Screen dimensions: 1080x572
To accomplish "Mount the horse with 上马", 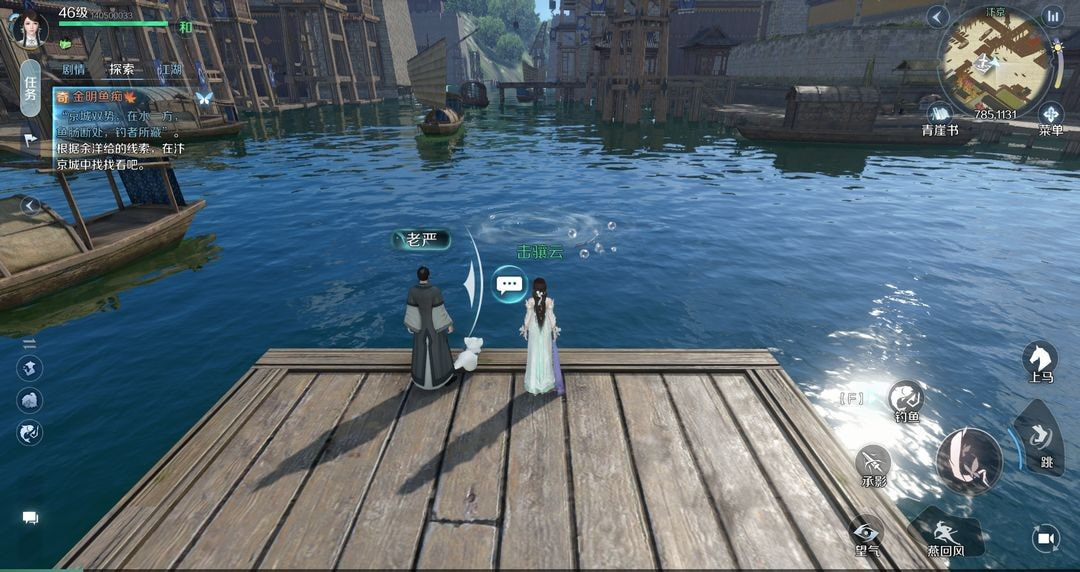I will point(1040,360).
